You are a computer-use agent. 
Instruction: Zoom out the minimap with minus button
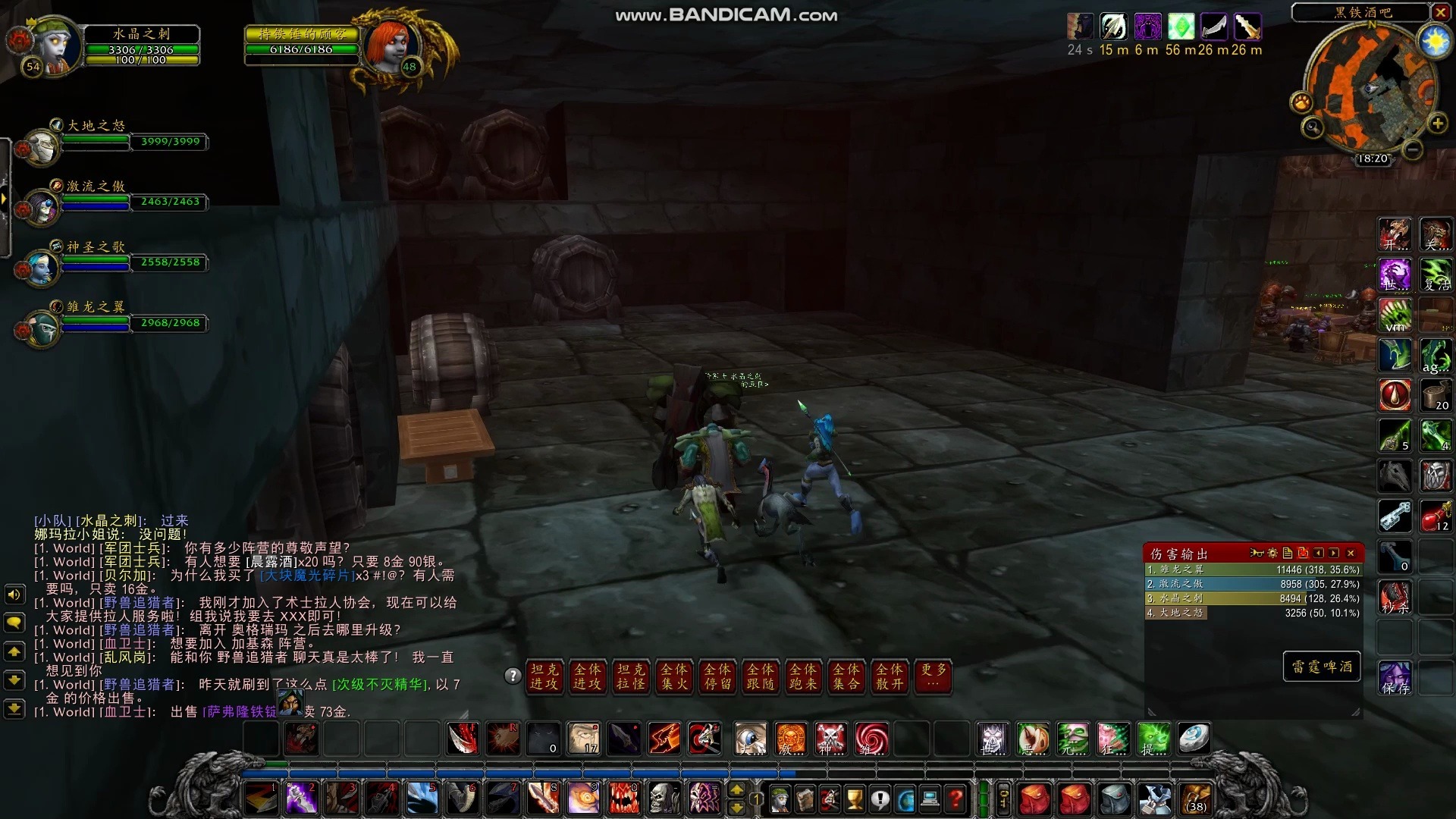coord(1412,150)
